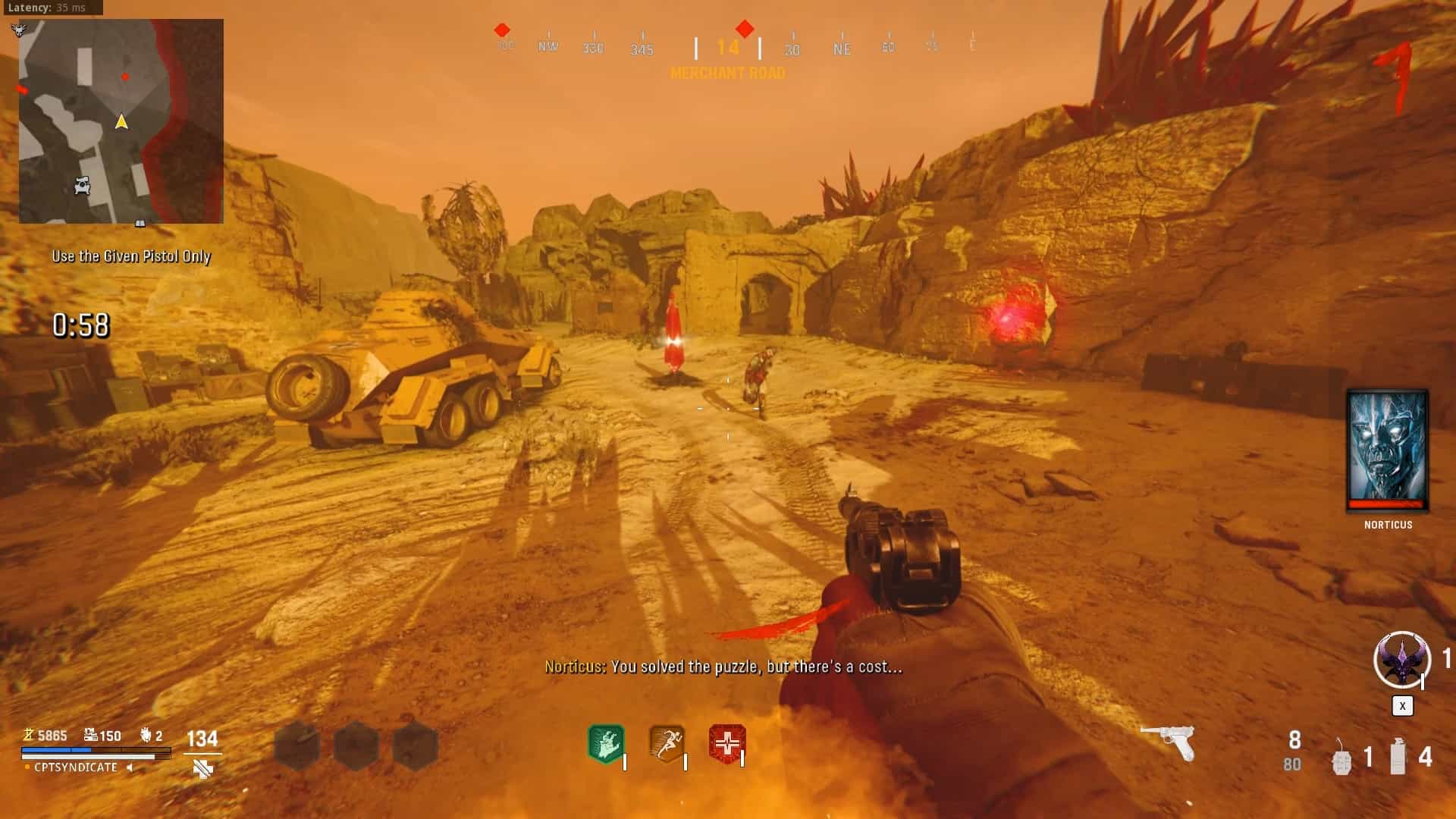The width and height of the screenshot is (1456, 819).
Task: Activate the purple artifact ability icon
Action: (1401, 660)
